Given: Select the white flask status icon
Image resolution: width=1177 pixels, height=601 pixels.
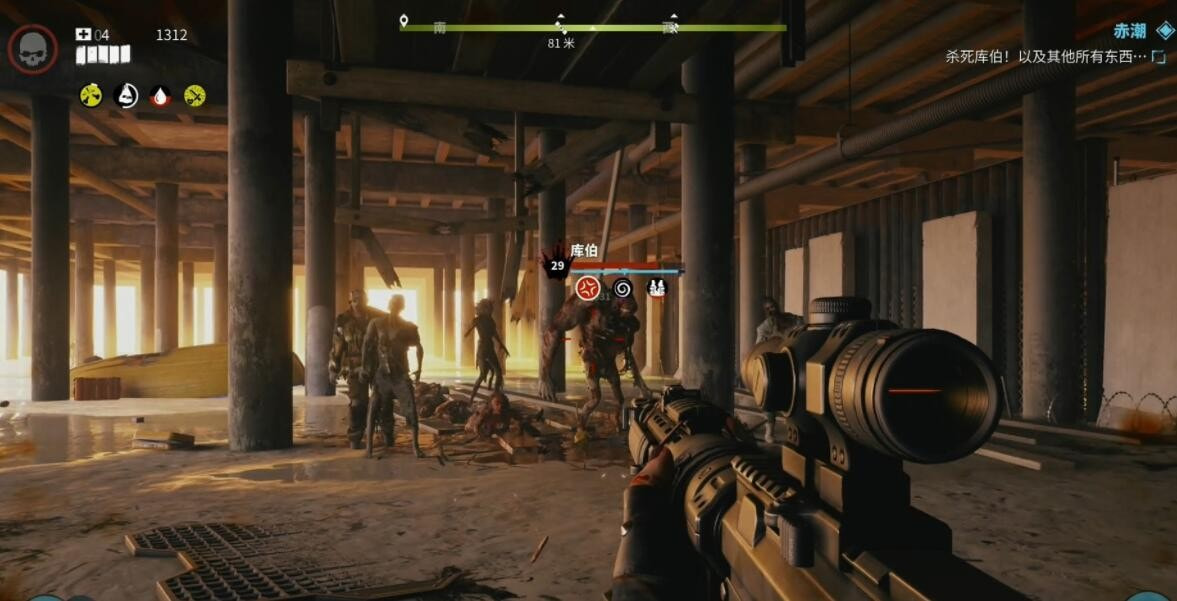Looking at the screenshot, I should [127, 95].
